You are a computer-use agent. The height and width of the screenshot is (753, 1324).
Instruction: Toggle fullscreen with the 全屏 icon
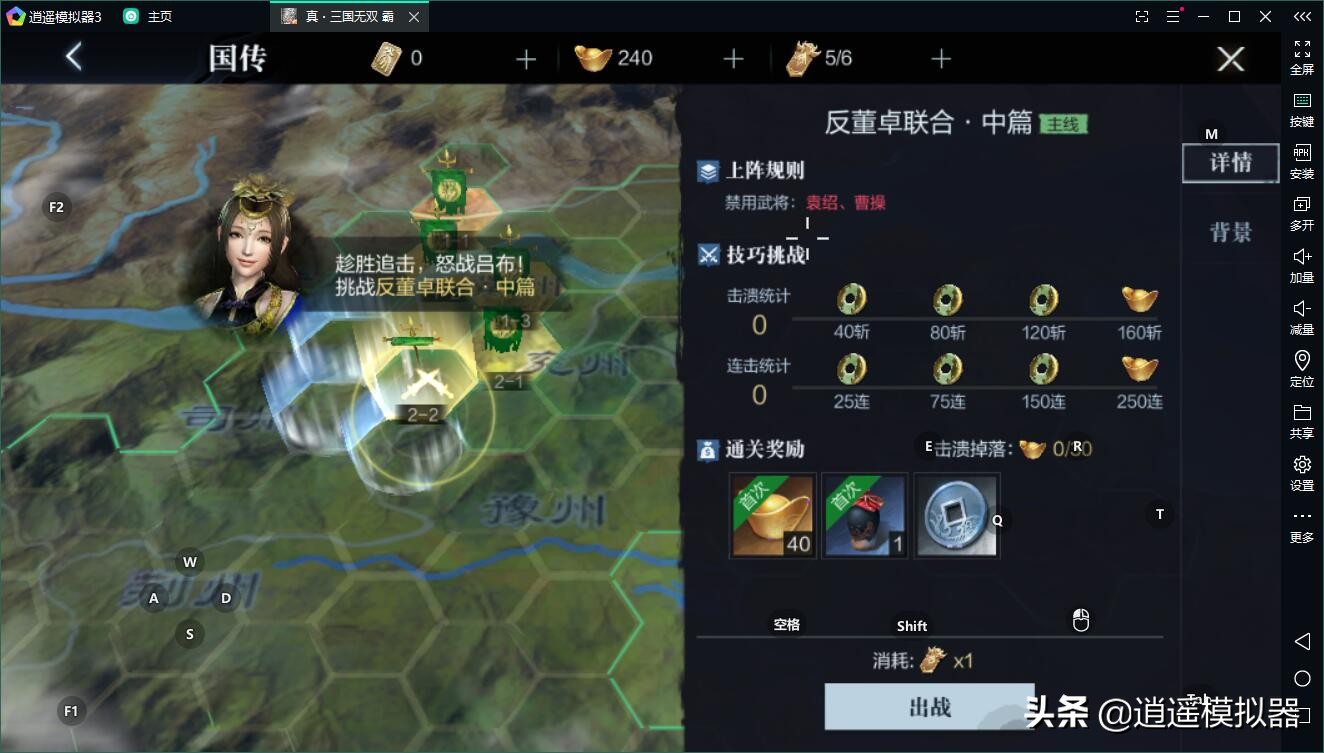1301,58
